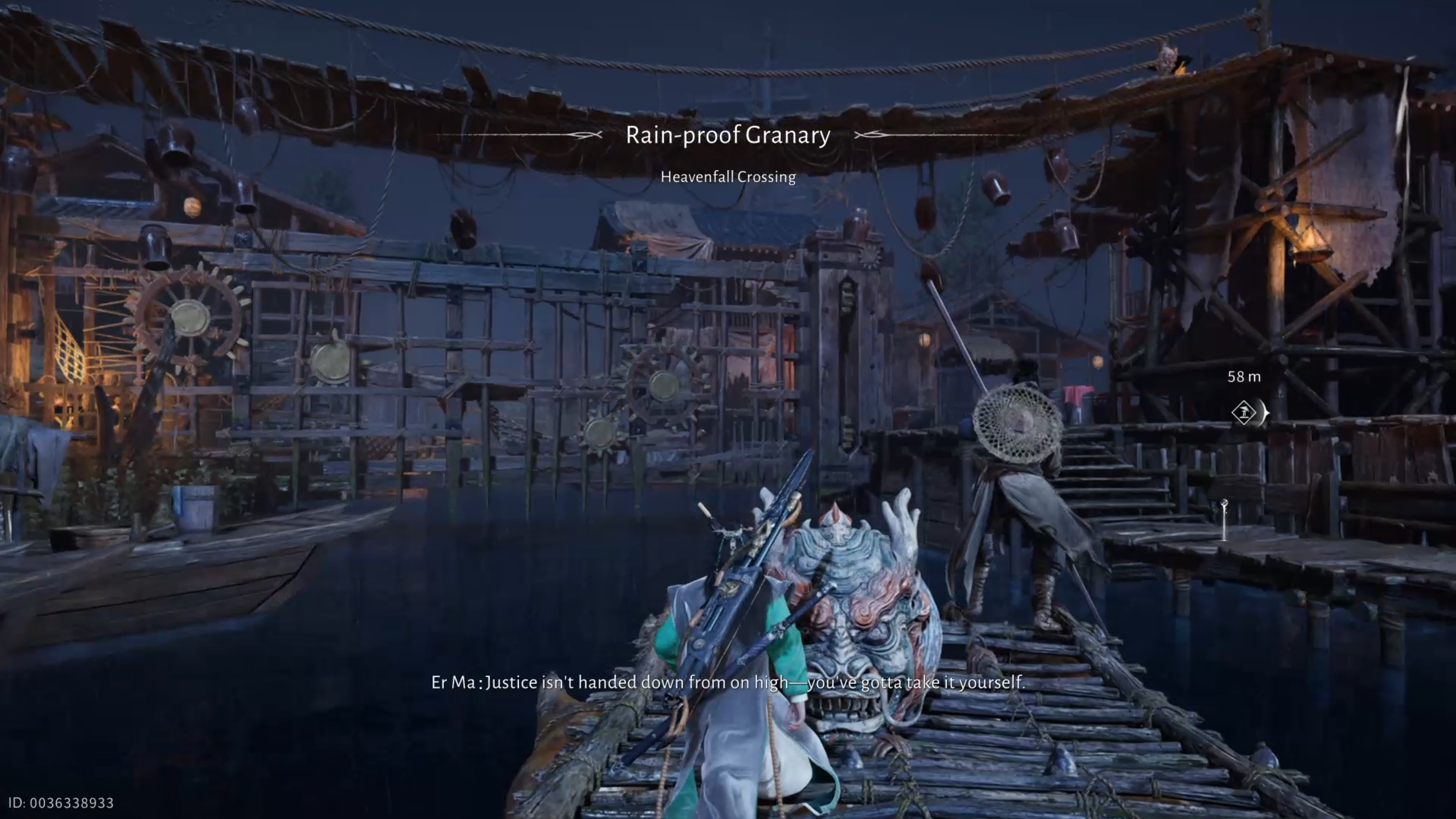
Task: Click the diamond quest waypoint marker
Action: click(1244, 413)
